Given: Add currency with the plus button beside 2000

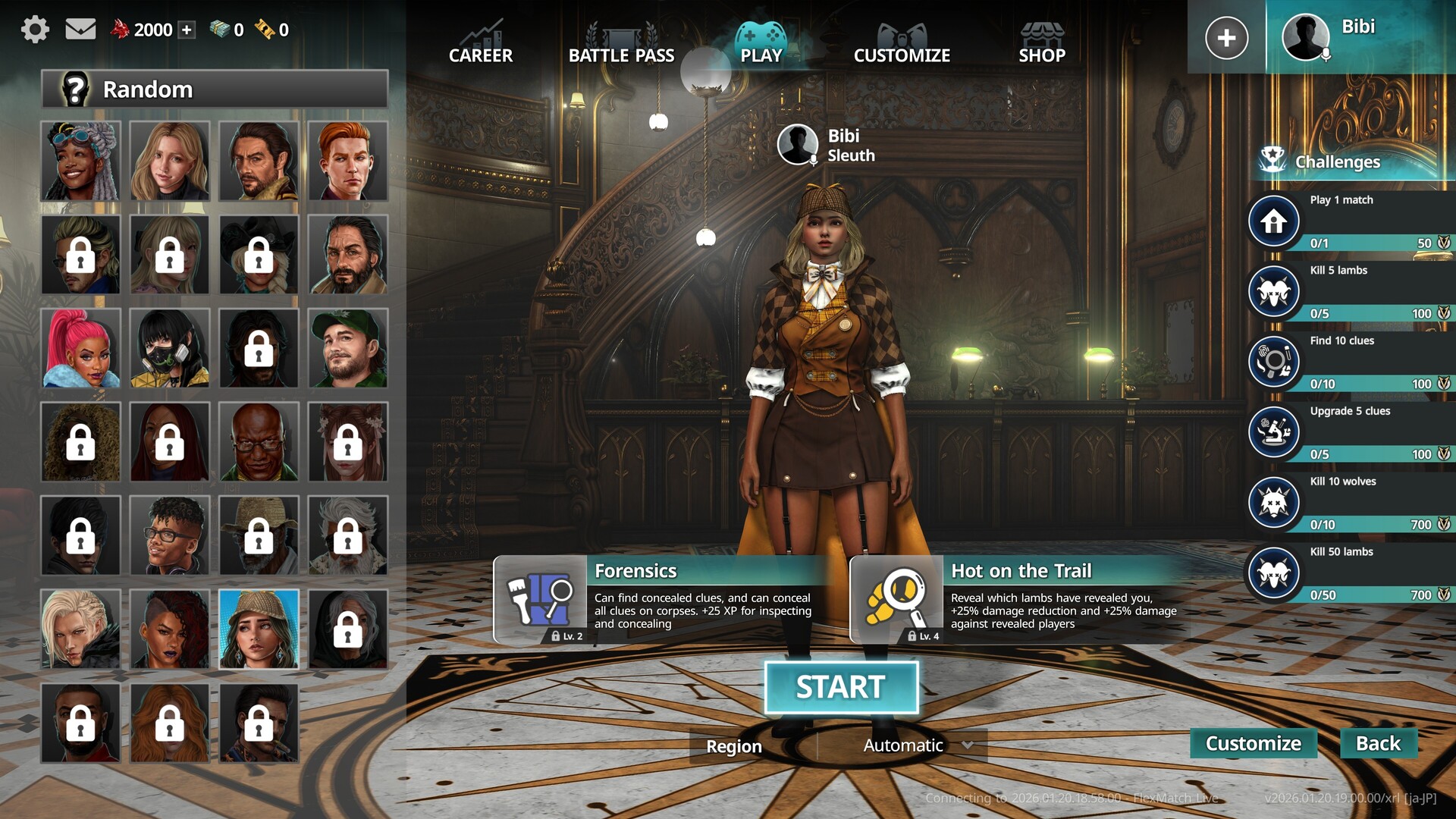Looking at the screenshot, I should tap(187, 30).
